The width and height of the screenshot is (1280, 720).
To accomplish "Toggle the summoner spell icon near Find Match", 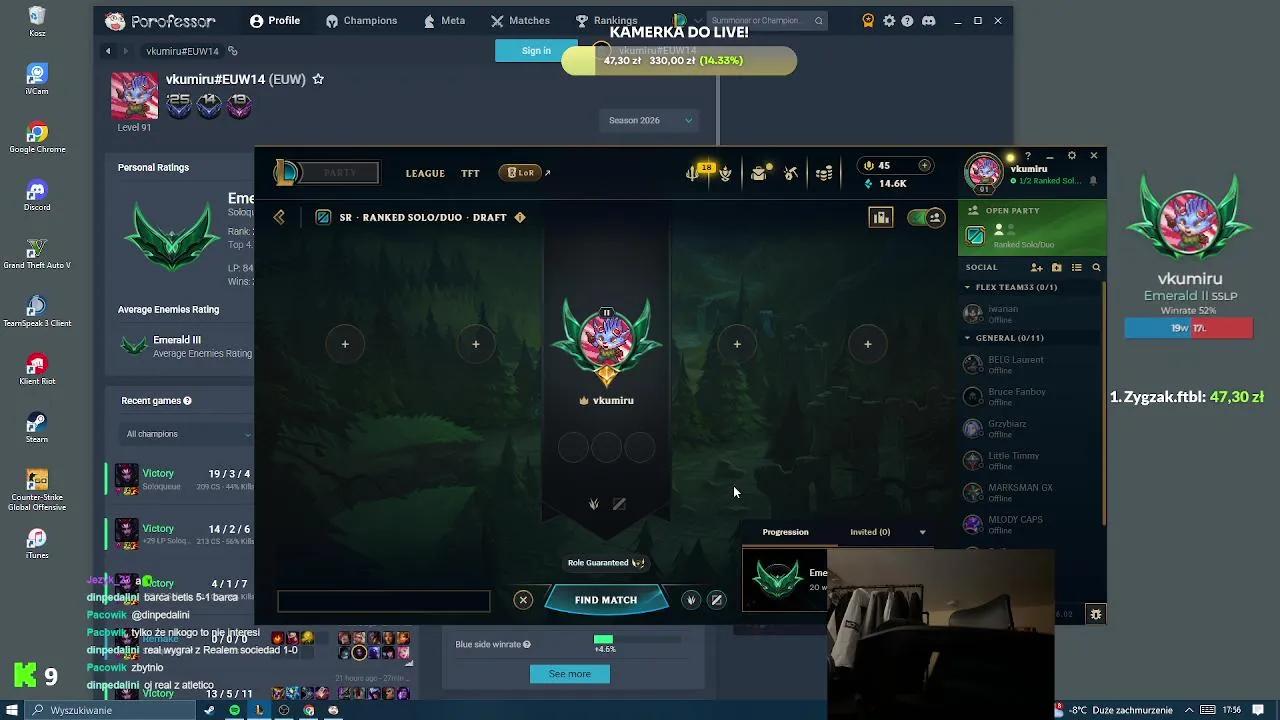I will [690, 599].
